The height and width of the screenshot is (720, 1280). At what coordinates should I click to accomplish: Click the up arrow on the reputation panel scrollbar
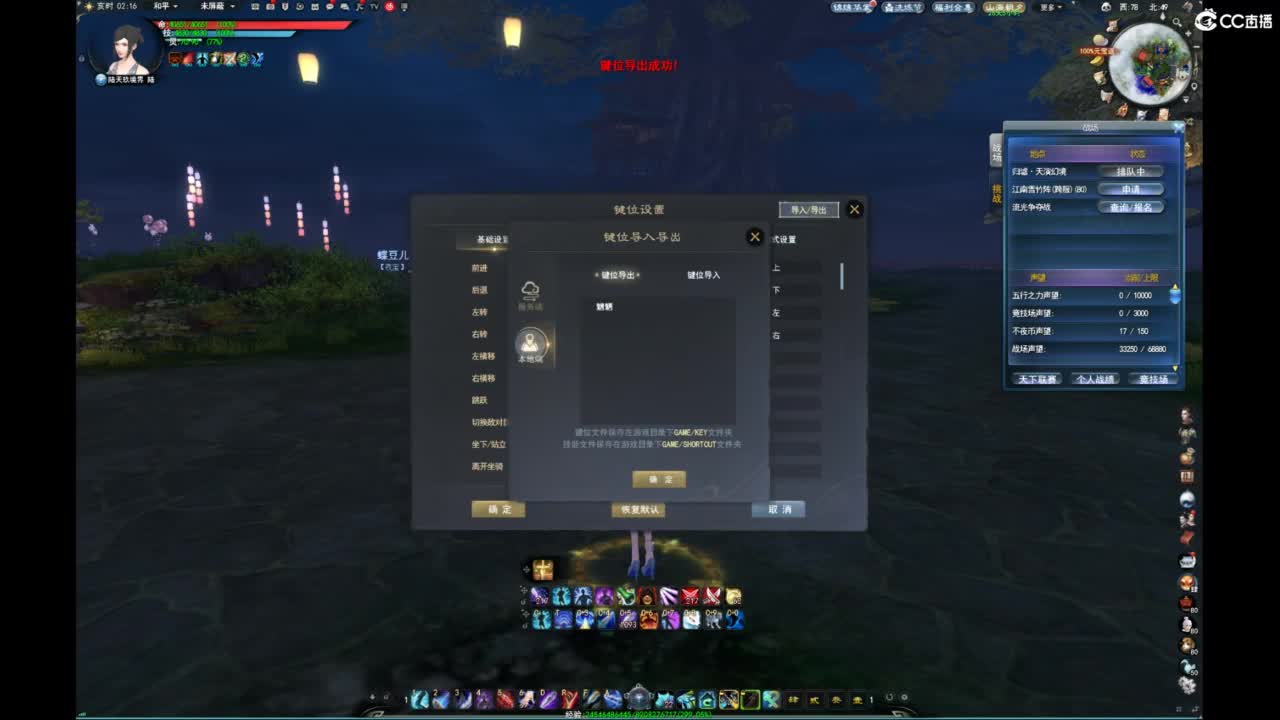pyautogui.click(x=1177, y=287)
